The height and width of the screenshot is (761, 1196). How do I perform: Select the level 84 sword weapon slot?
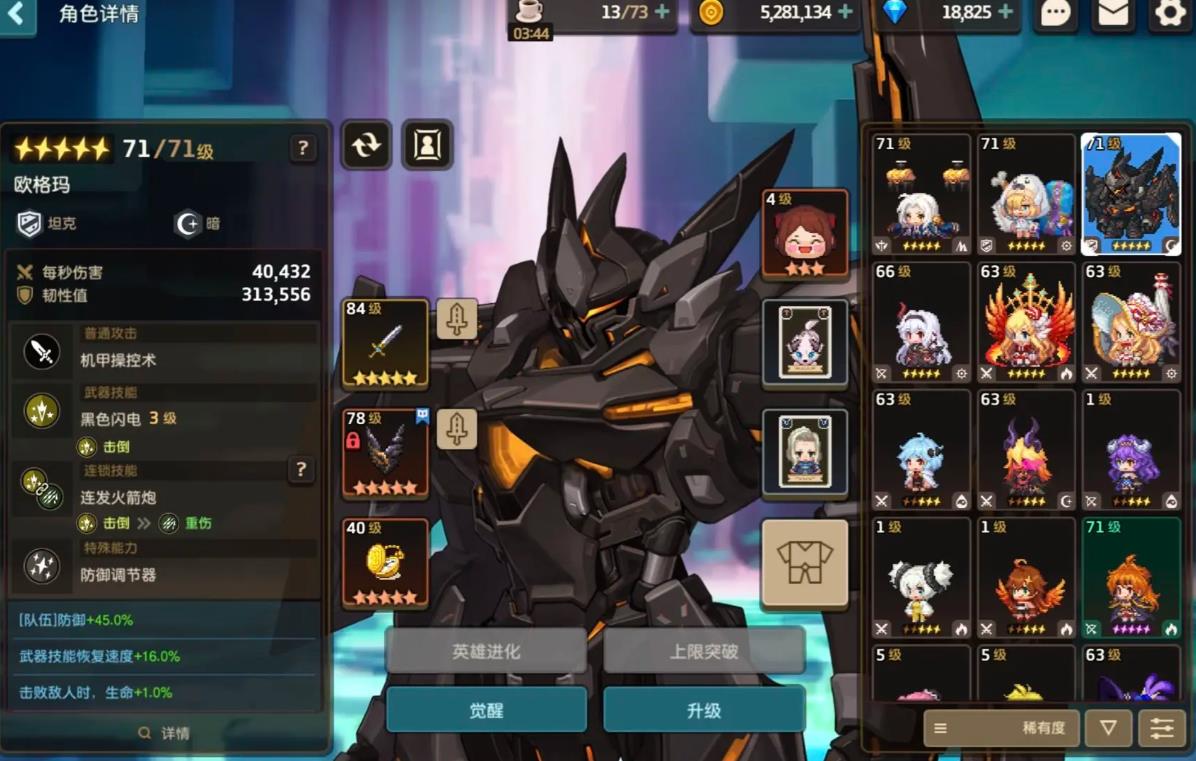(x=385, y=344)
